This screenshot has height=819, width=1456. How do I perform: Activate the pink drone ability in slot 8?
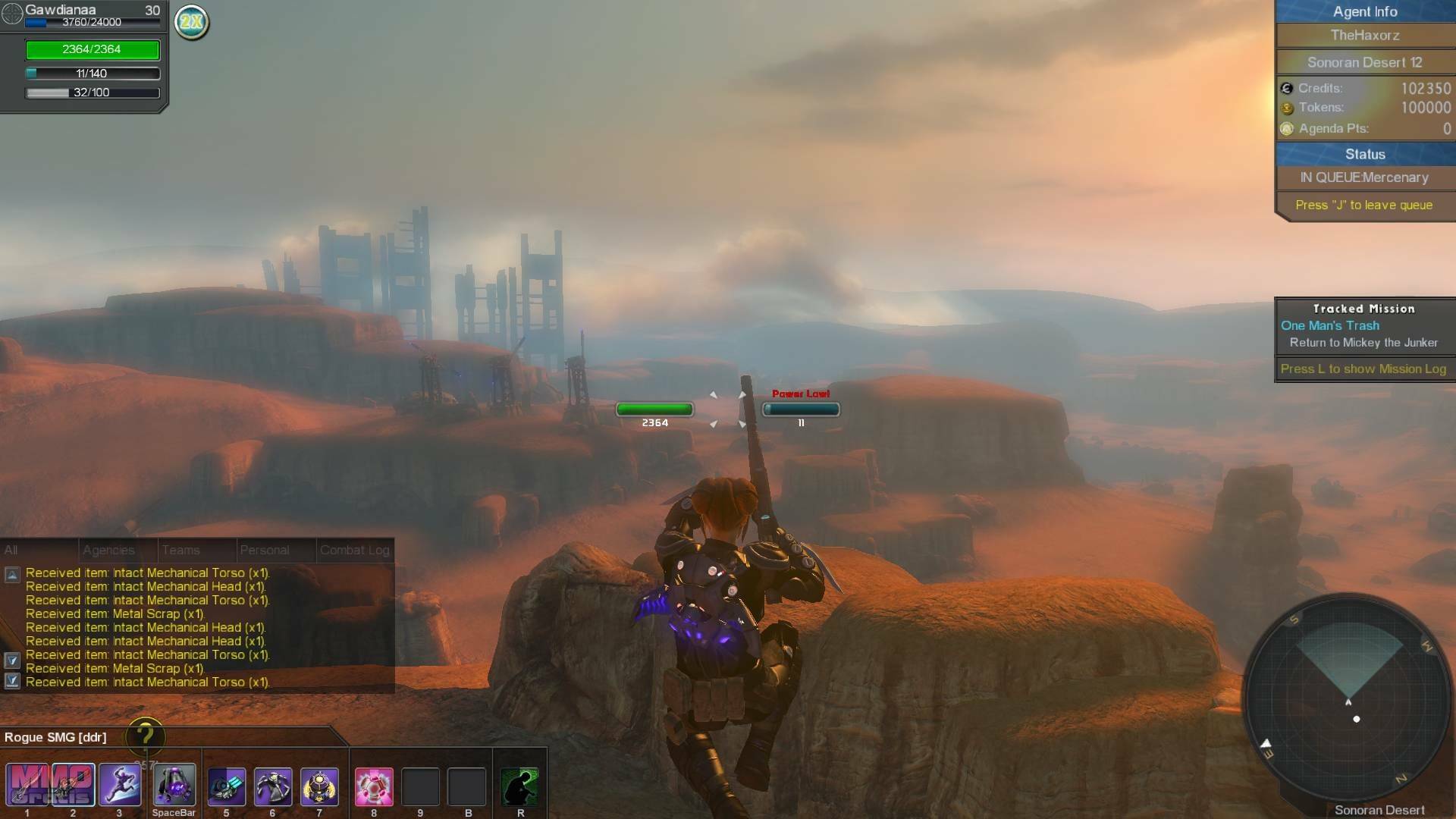[374, 785]
